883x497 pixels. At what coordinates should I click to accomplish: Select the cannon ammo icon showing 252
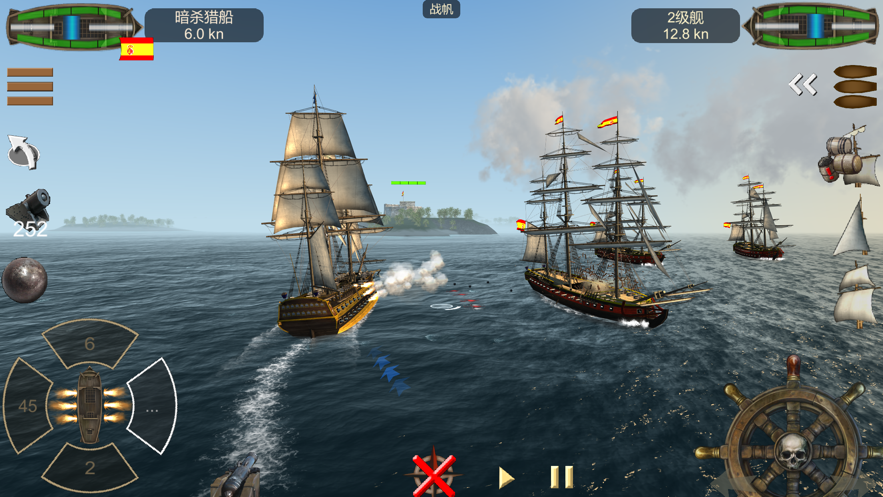tap(29, 212)
